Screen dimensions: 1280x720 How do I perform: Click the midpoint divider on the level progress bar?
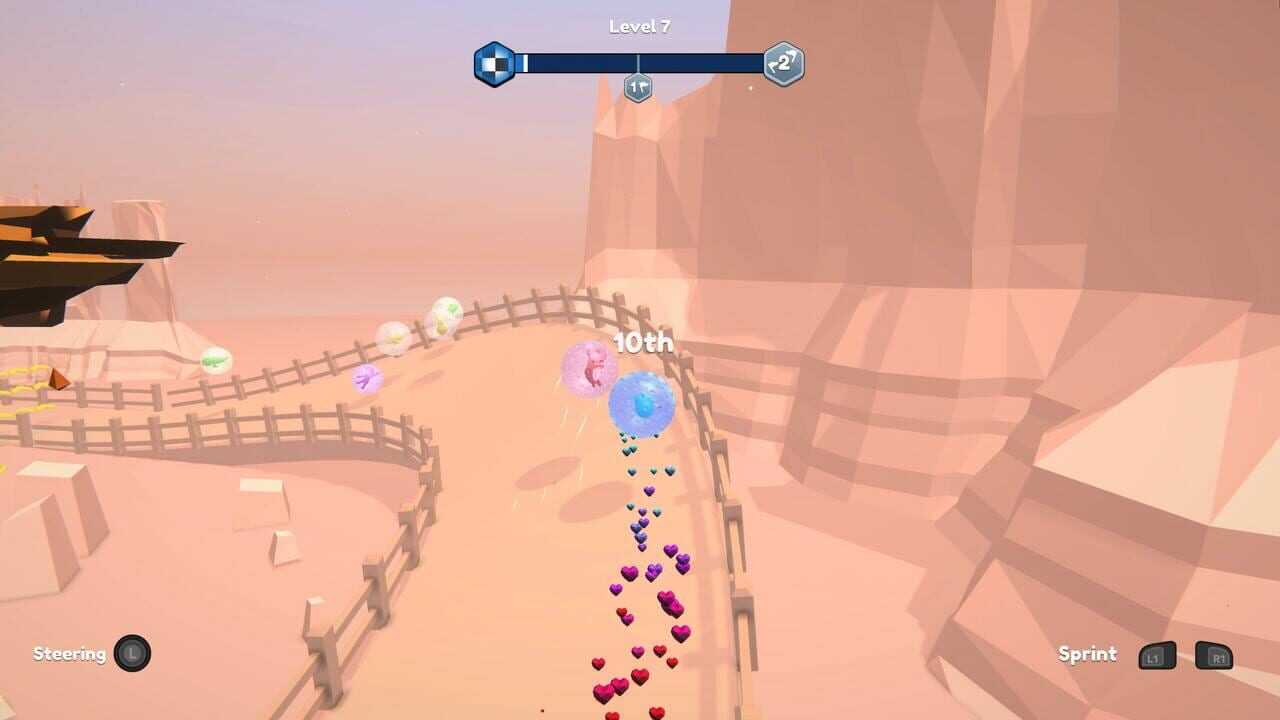pyautogui.click(x=637, y=62)
